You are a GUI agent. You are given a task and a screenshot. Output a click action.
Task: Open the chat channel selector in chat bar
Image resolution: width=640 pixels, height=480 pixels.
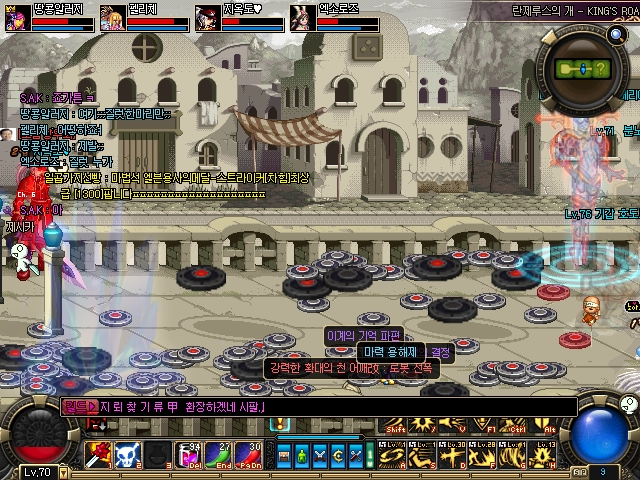pyautogui.click(x=79, y=407)
